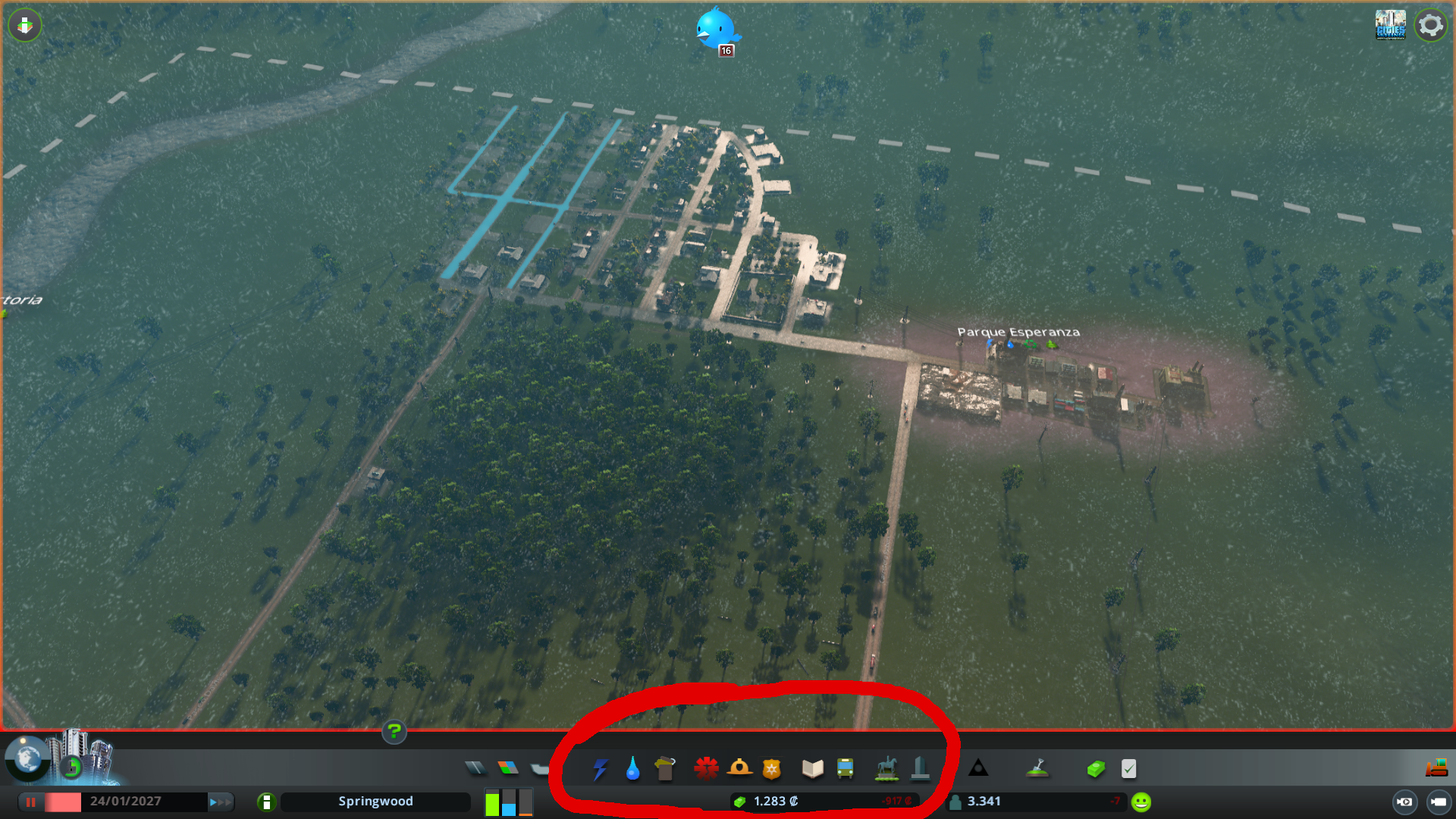The width and height of the screenshot is (1456, 819).
Task: Open the Garbage services menu
Action: 665,768
